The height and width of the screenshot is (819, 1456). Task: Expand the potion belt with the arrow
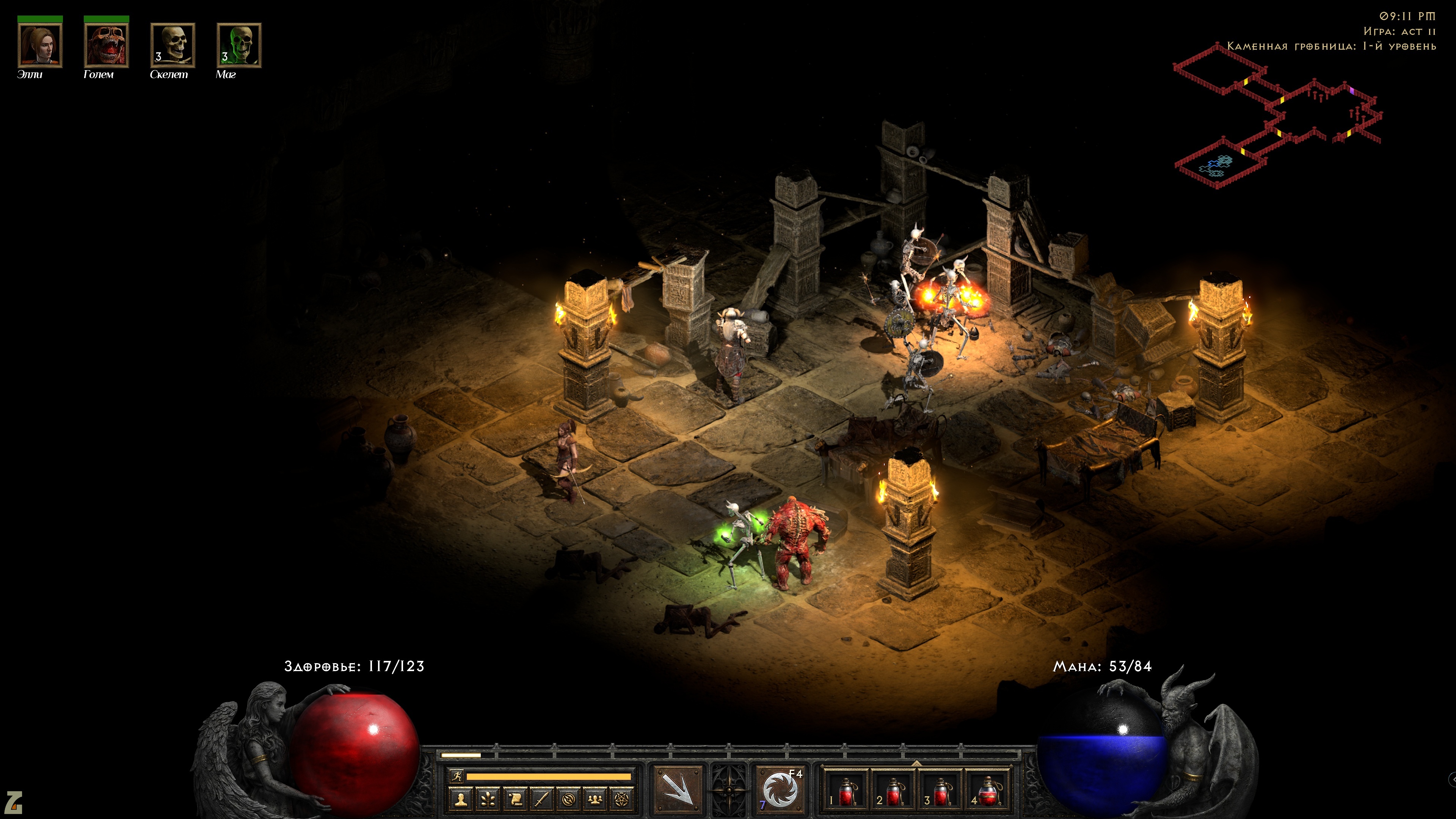pyautogui.click(x=916, y=763)
